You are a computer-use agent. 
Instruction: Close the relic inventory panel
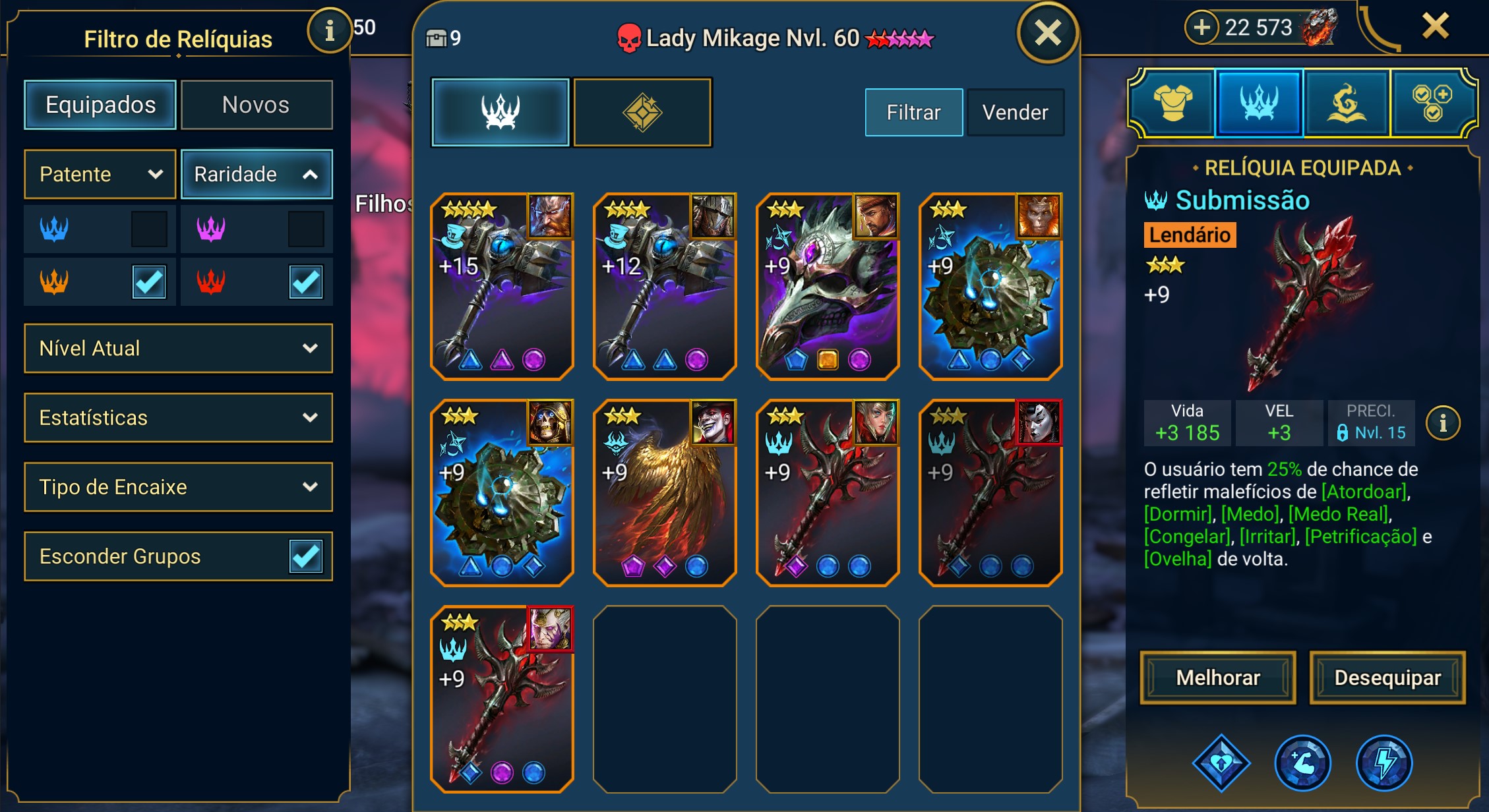pyautogui.click(x=1047, y=33)
